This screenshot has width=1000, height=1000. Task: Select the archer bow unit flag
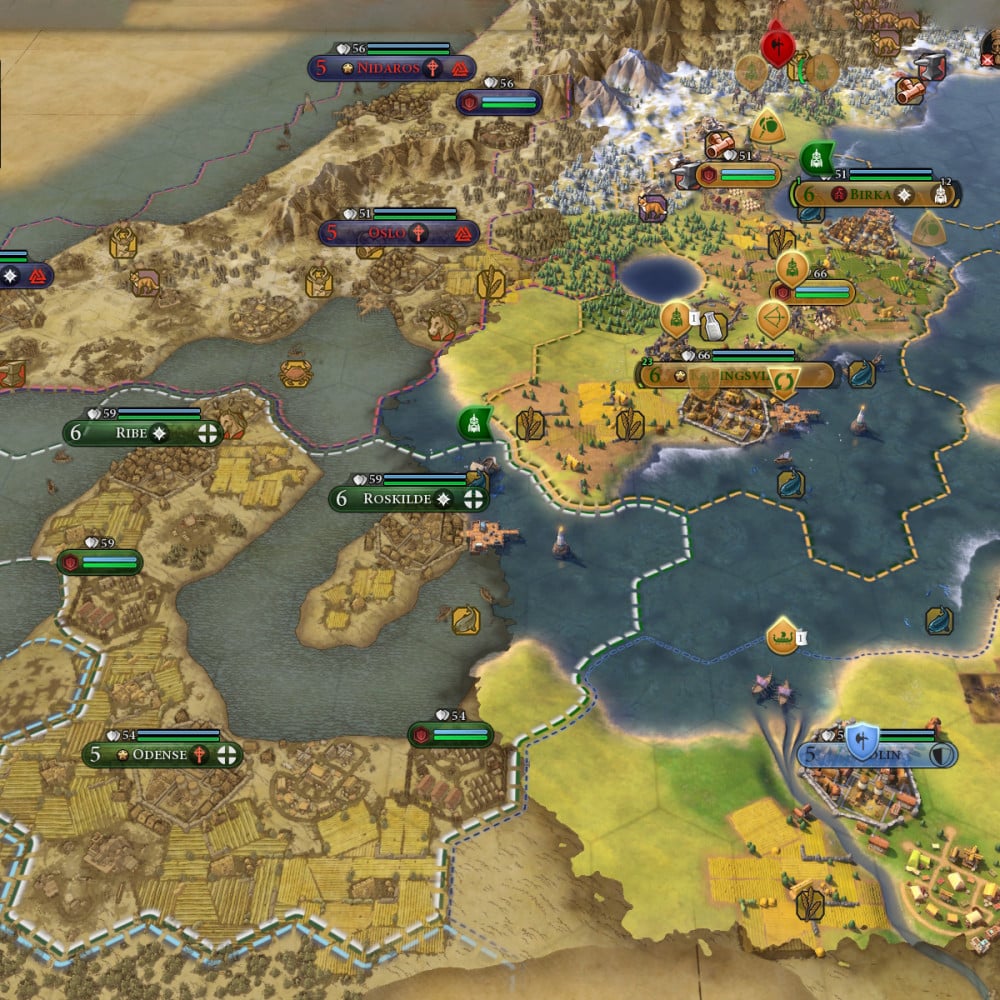[772, 318]
